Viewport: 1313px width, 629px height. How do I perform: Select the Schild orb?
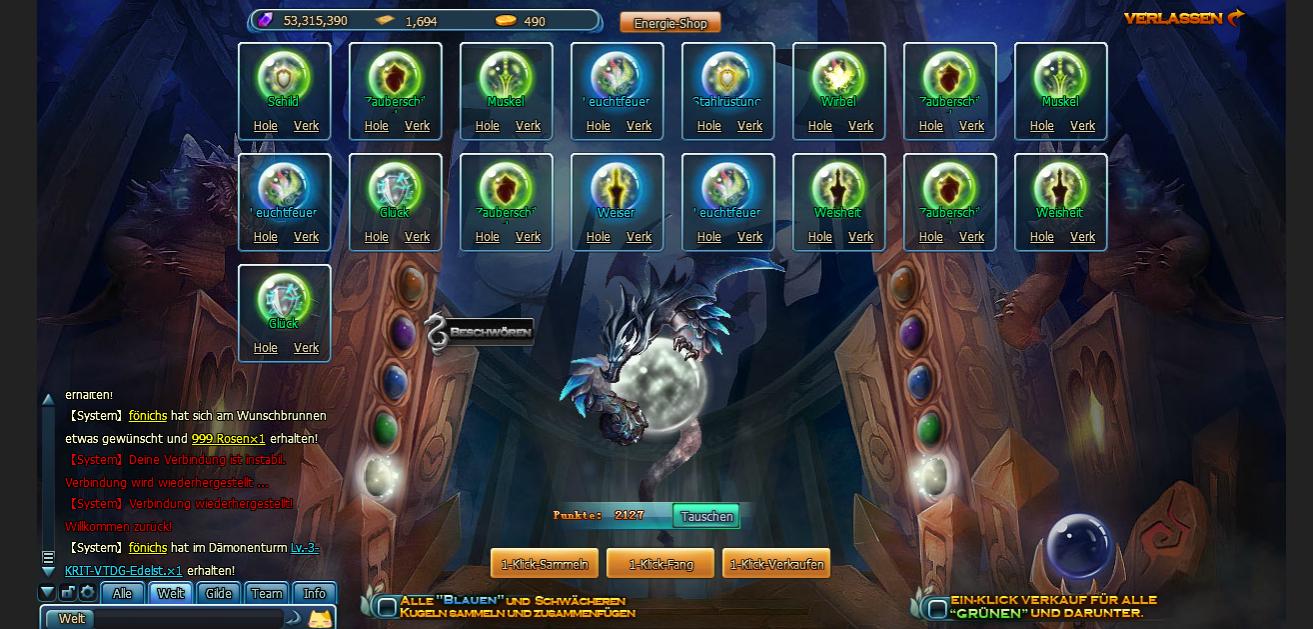tap(284, 76)
